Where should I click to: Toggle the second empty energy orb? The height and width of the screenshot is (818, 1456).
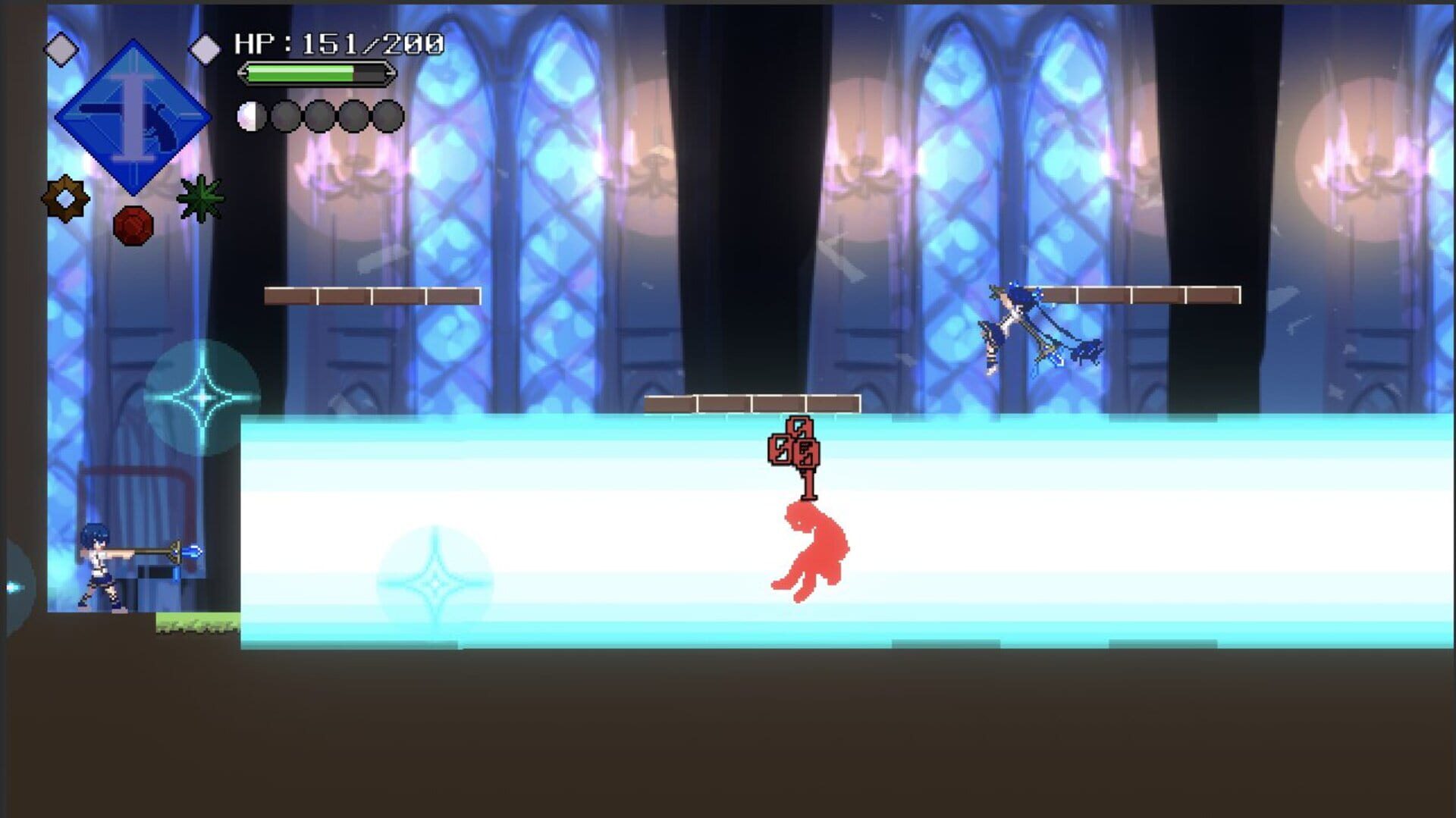[284, 115]
